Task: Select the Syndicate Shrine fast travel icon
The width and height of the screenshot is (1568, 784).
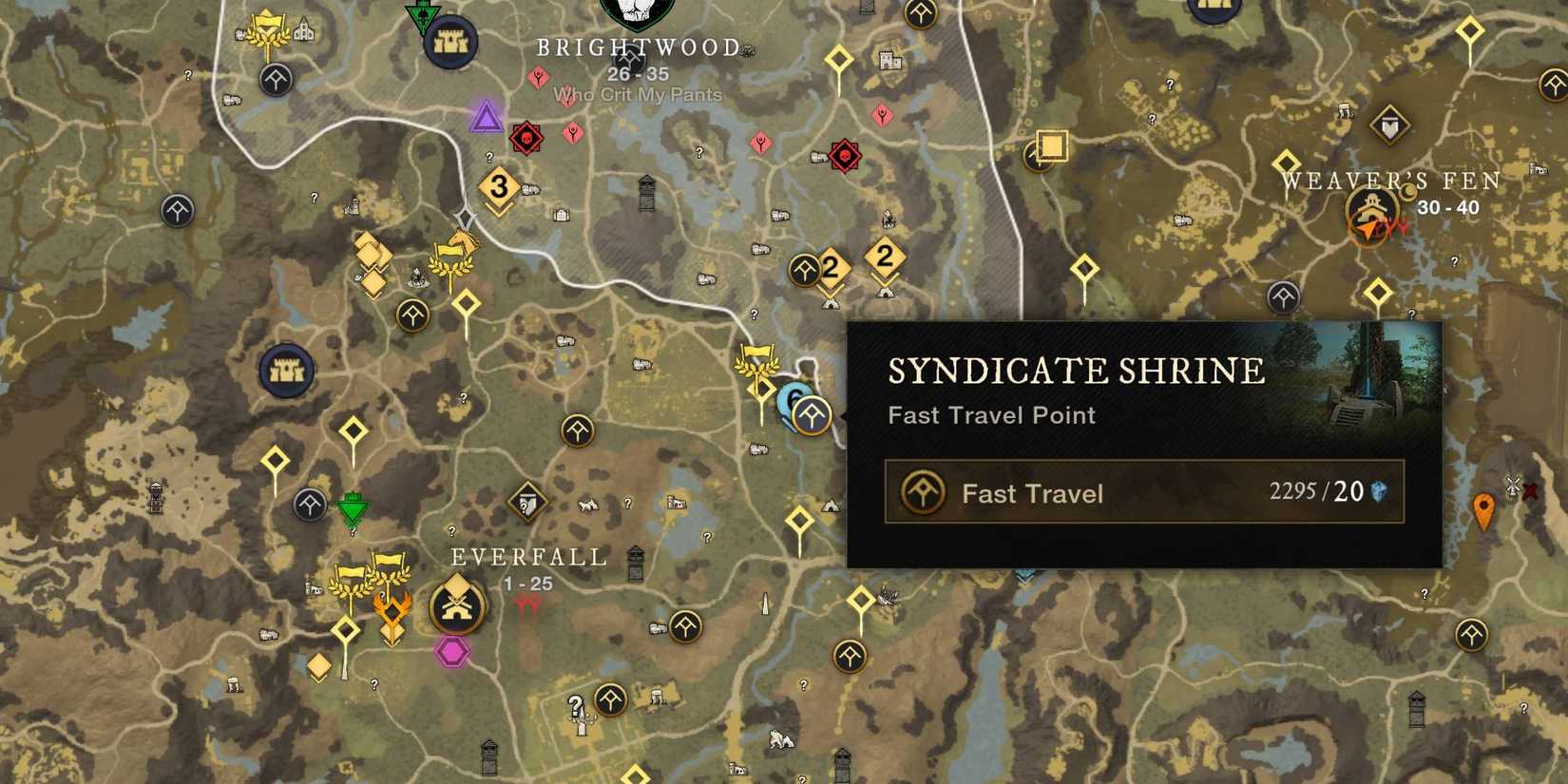Action: click(x=811, y=415)
